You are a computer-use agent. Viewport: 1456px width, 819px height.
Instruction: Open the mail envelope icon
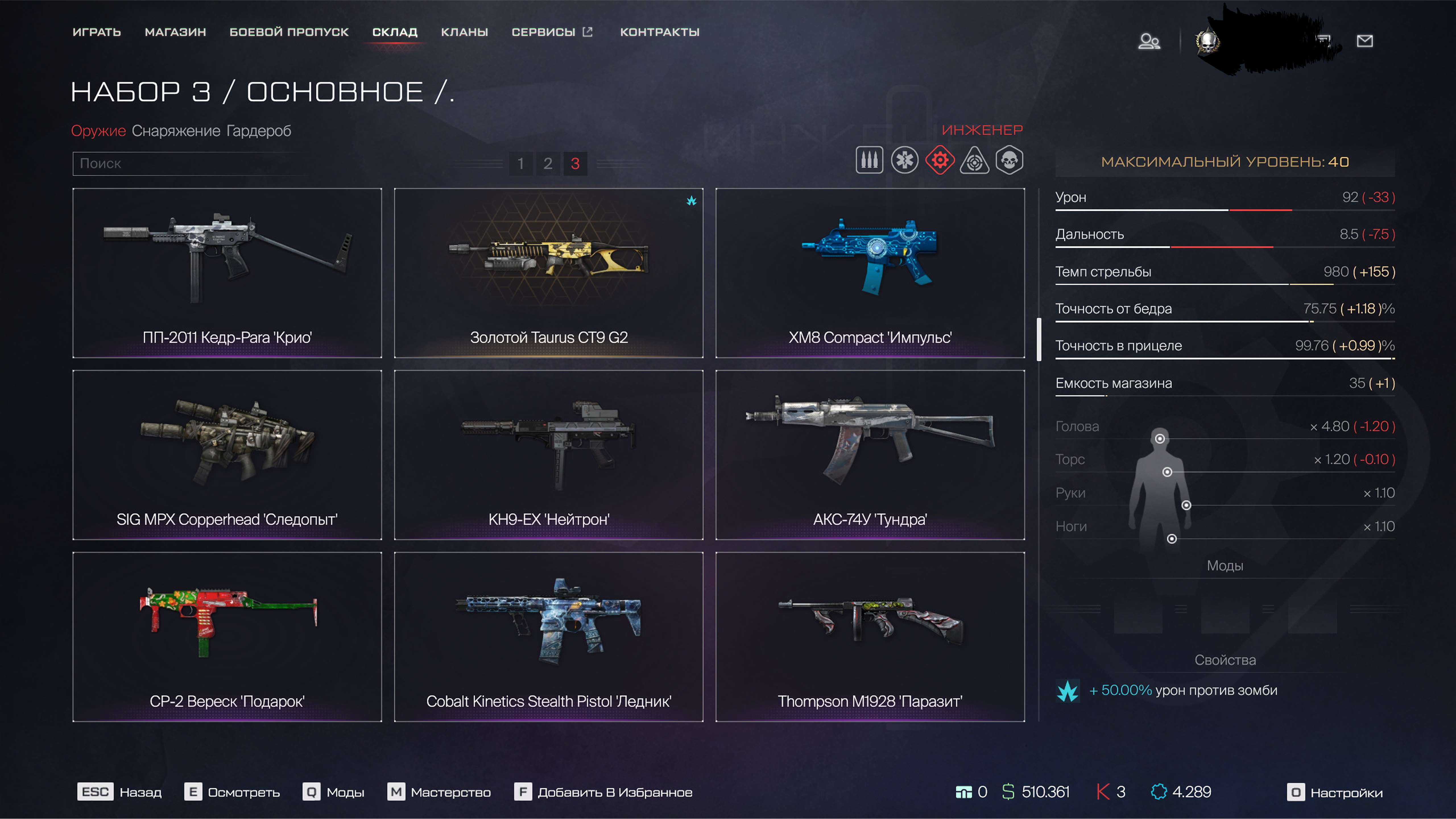(1365, 41)
